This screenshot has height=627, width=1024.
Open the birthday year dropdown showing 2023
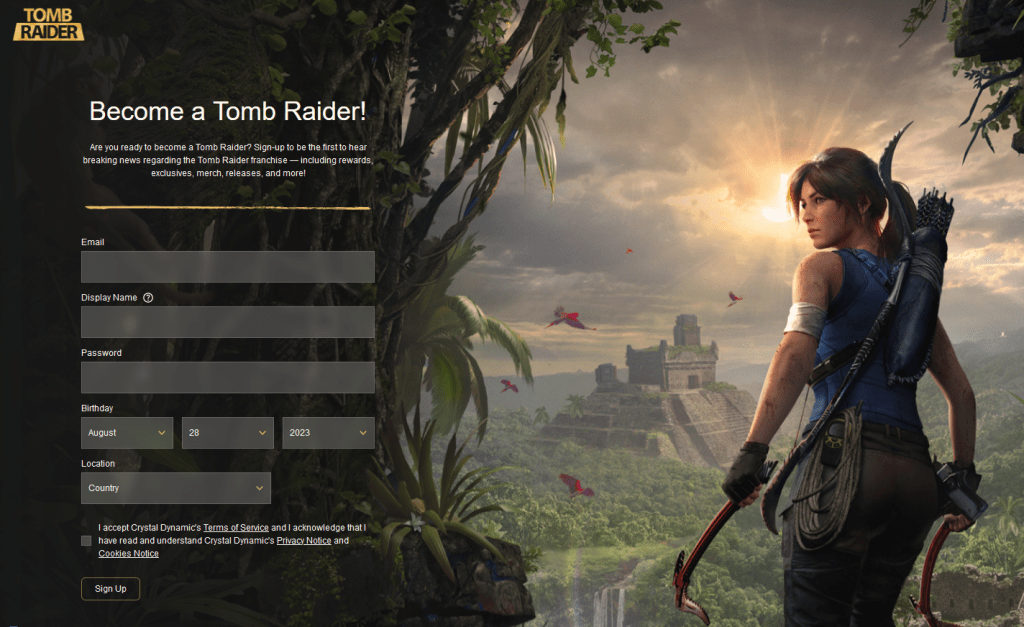[x=328, y=433]
